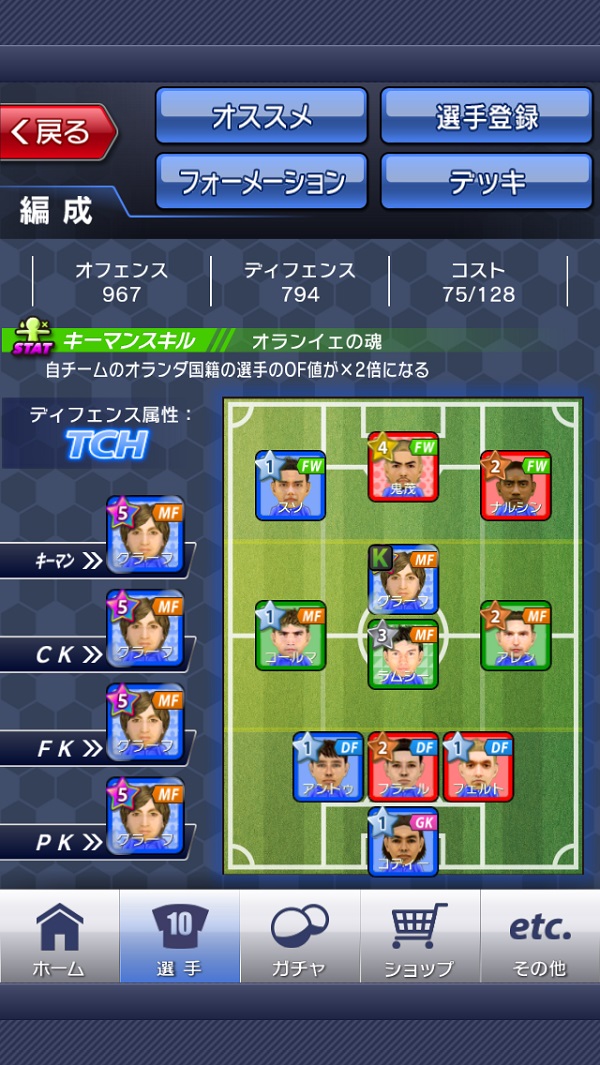Select the 3-star MF card in the centre circle
The width and height of the screenshot is (600, 1065).
point(403,654)
